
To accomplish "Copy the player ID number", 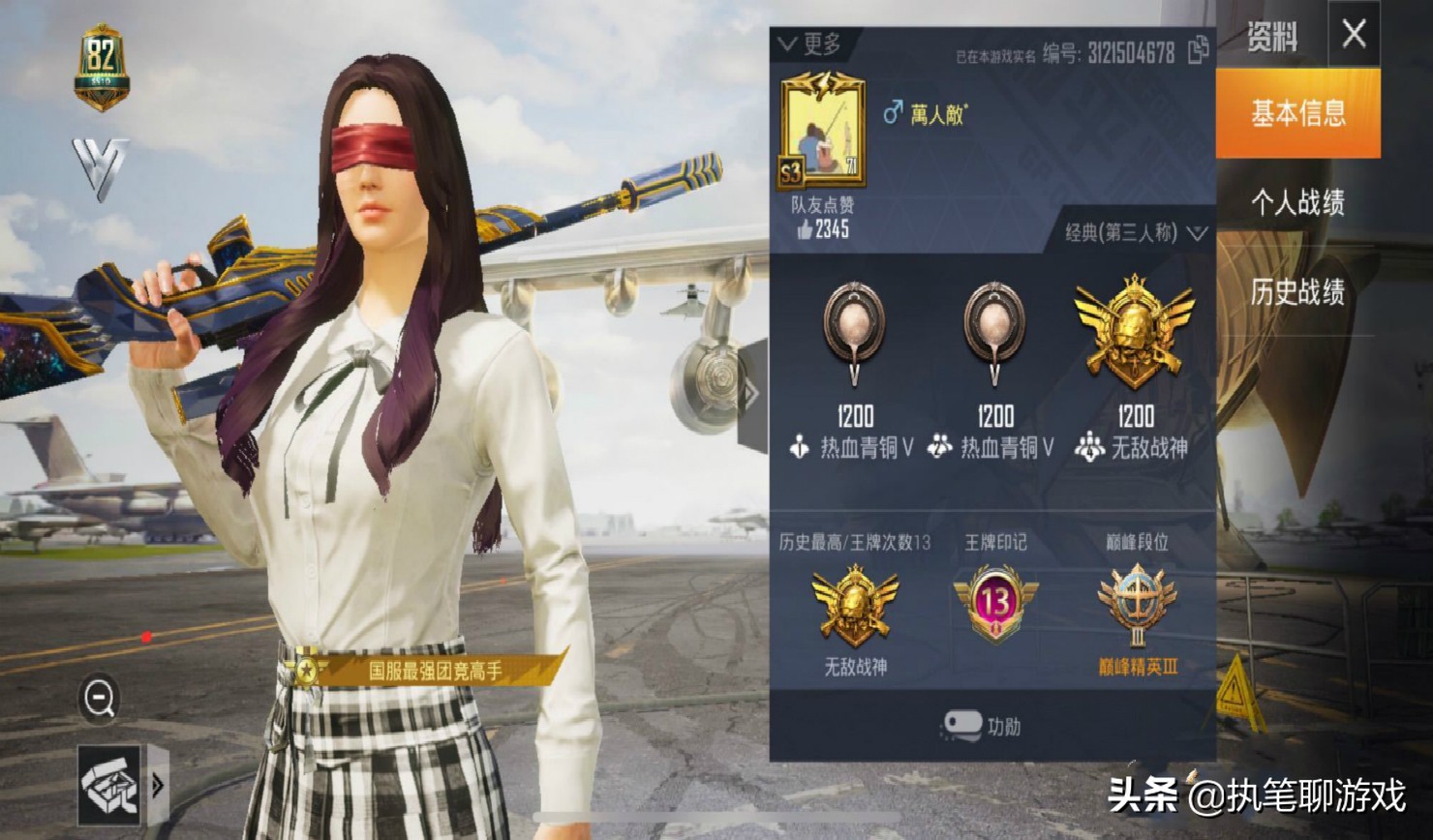I will coord(1198,50).
